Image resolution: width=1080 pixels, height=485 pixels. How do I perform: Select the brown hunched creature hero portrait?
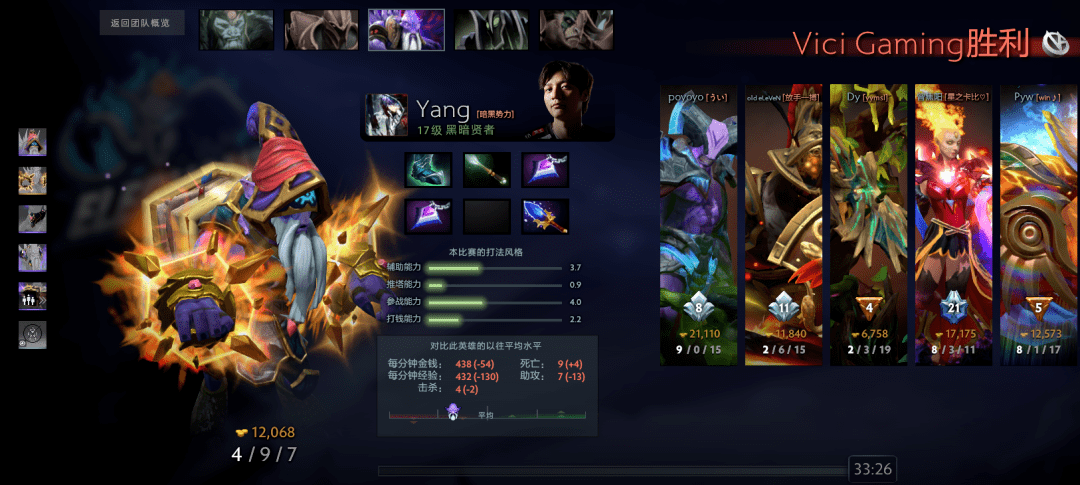tap(321, 30)
